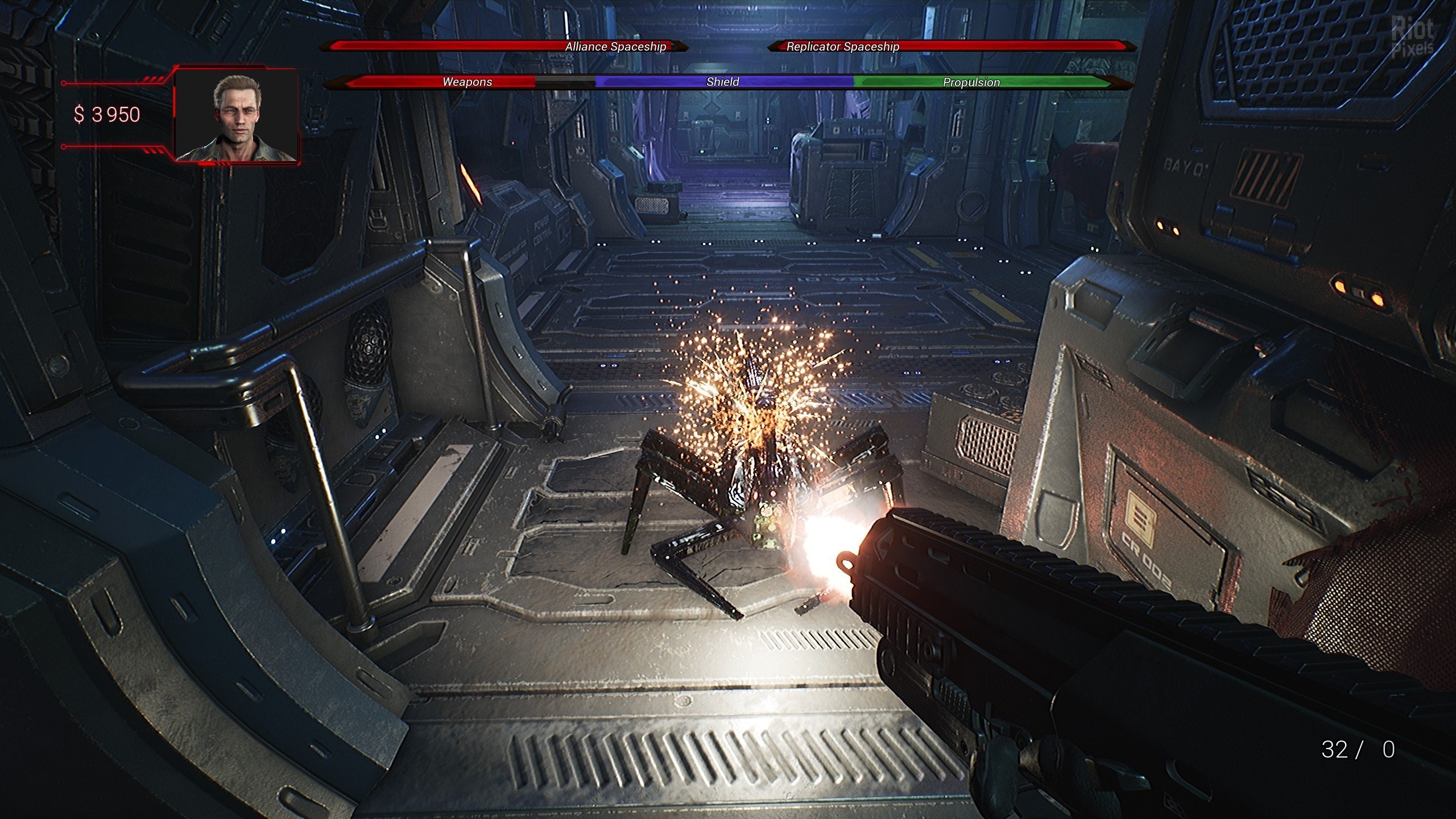Click the Riot Pixels watermark logo
1456x819 pixels.
[1412, 38]
